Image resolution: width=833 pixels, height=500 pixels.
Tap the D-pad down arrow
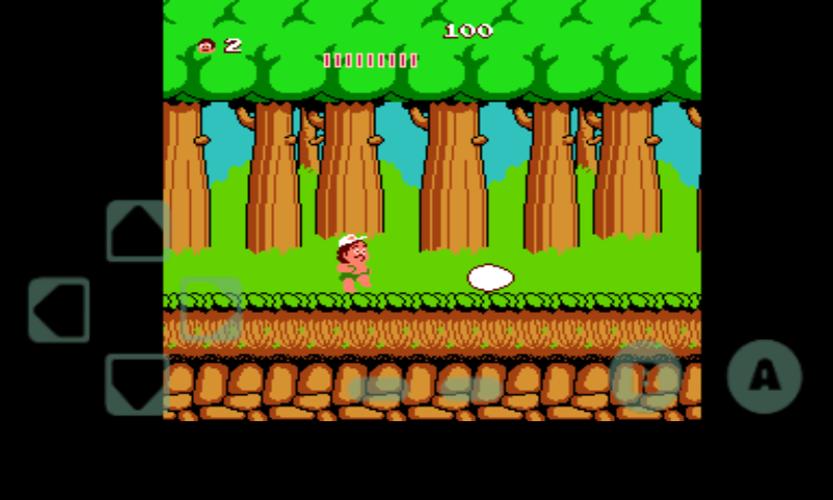pos(137,384)
